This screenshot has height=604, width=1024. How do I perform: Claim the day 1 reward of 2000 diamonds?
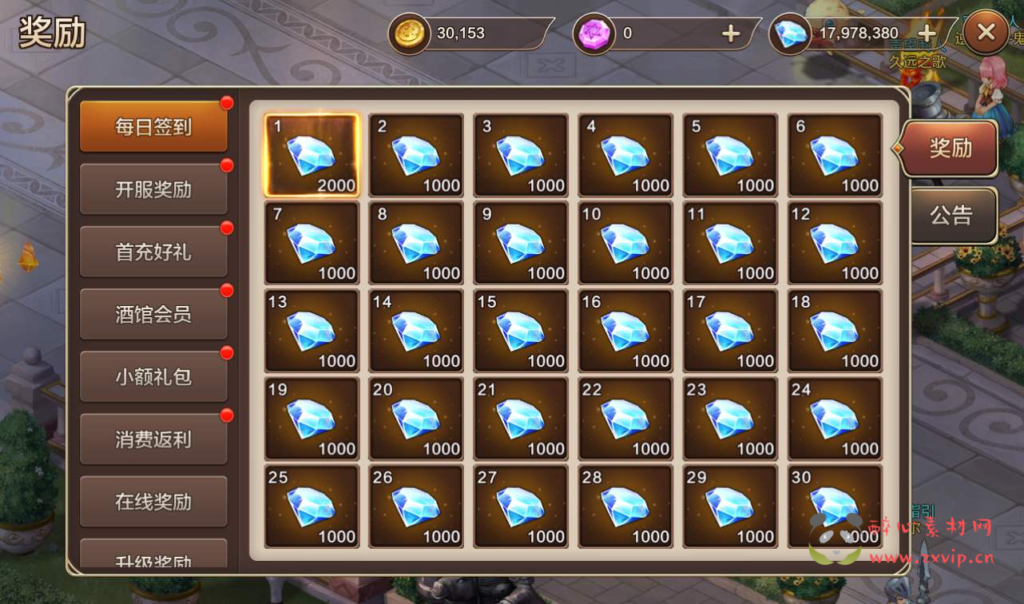311,155
